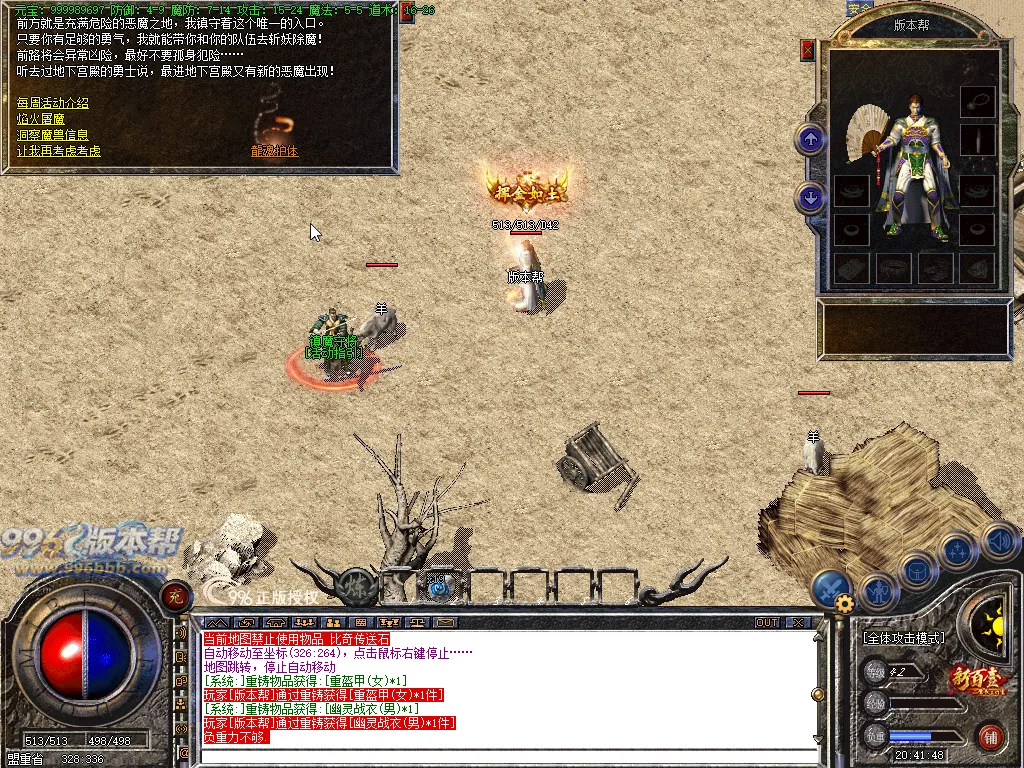Type in the chat input field

[x=500, y=756]
